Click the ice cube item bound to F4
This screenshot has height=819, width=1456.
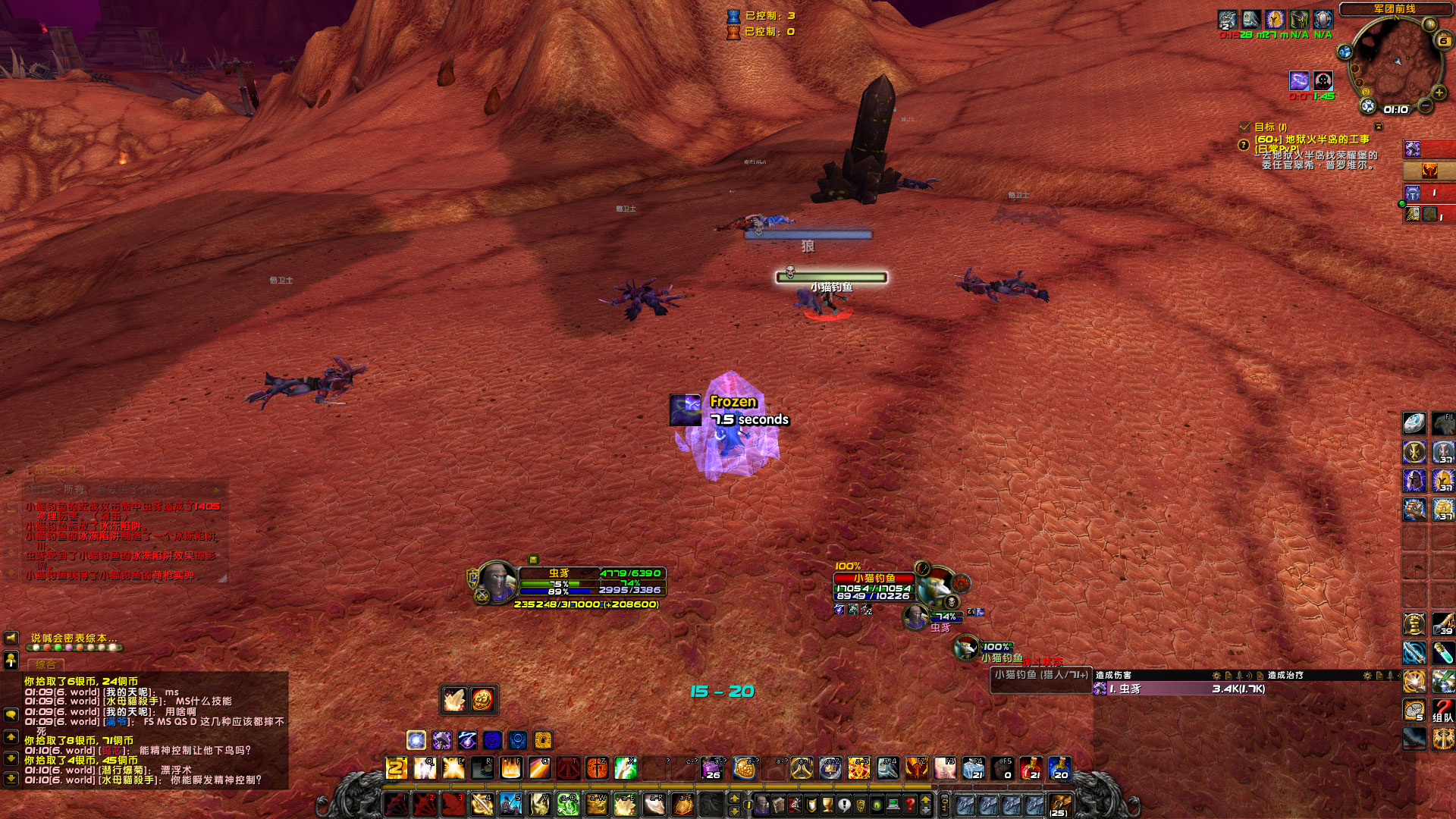click(975, 768)
